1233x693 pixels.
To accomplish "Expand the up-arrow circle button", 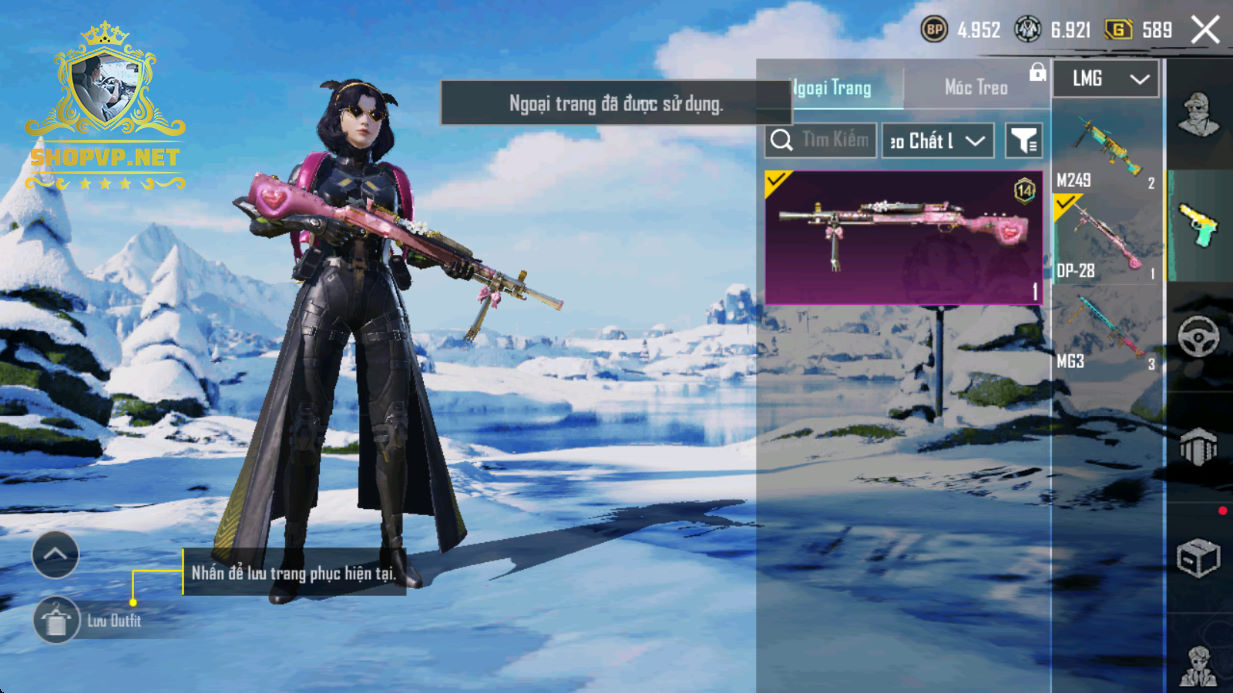I will (x=55, y=554).
